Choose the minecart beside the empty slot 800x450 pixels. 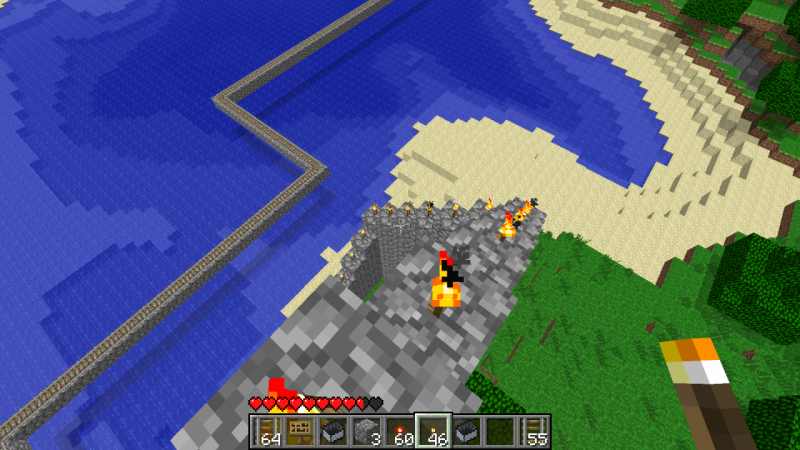tap(466, 431)
